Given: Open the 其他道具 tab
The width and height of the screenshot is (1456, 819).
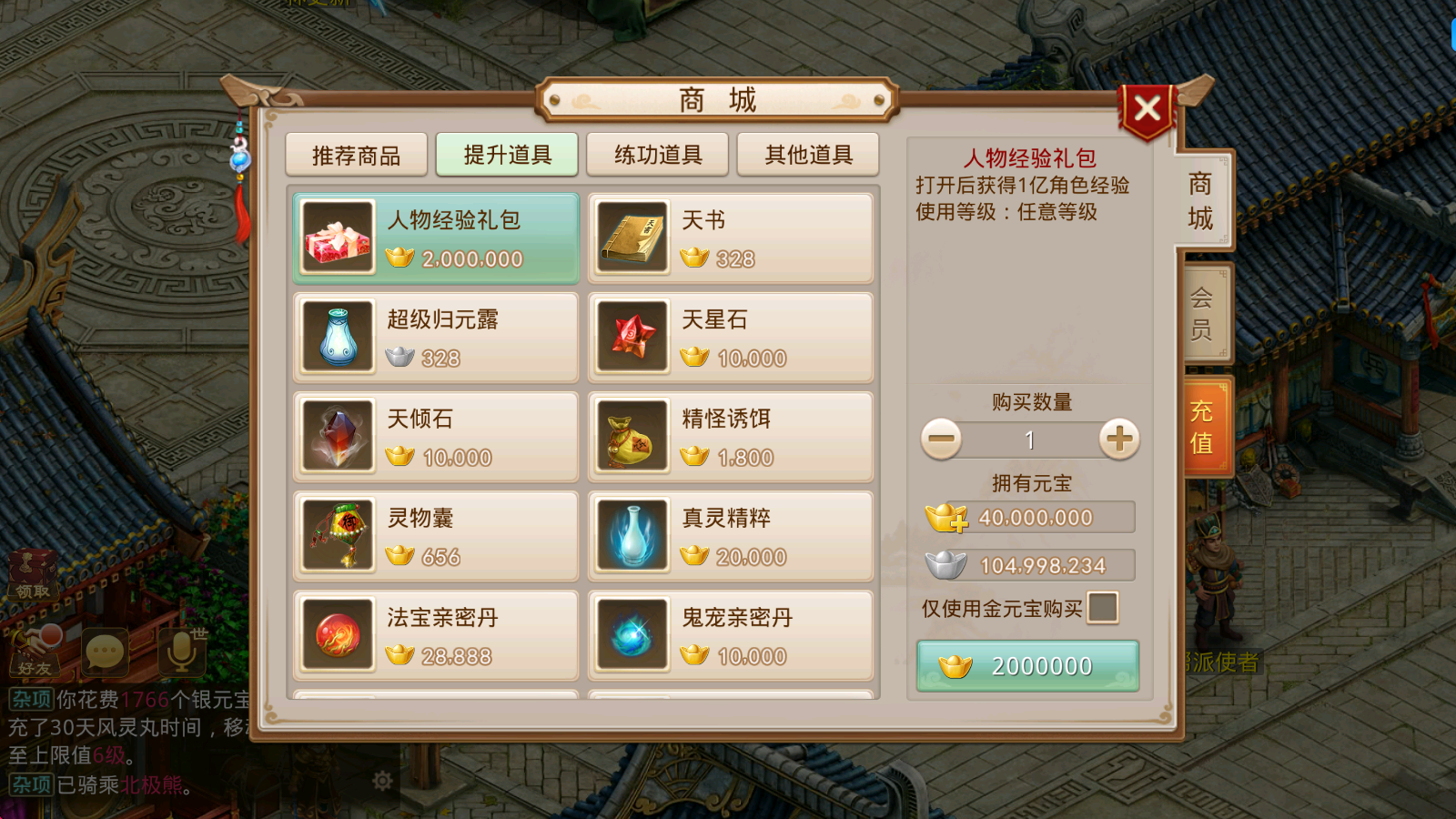Looking at the screenshot, I should 807,155.
